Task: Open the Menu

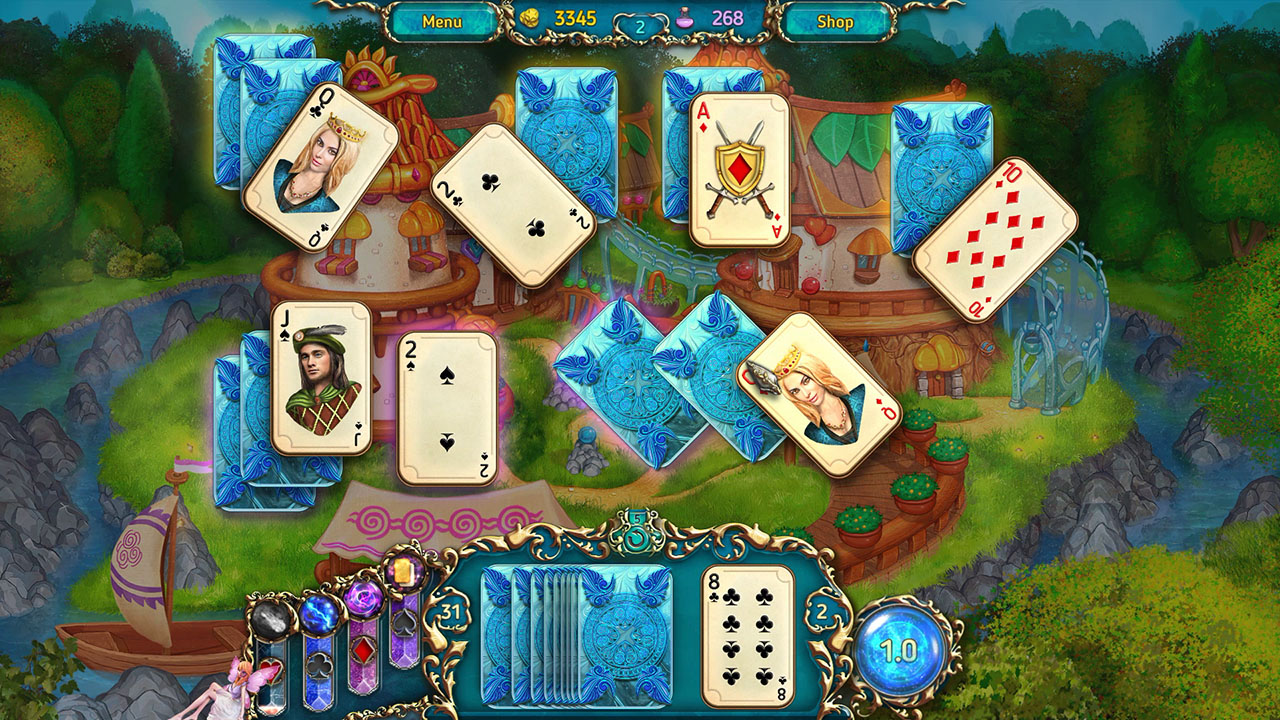Action: (444, 18)
